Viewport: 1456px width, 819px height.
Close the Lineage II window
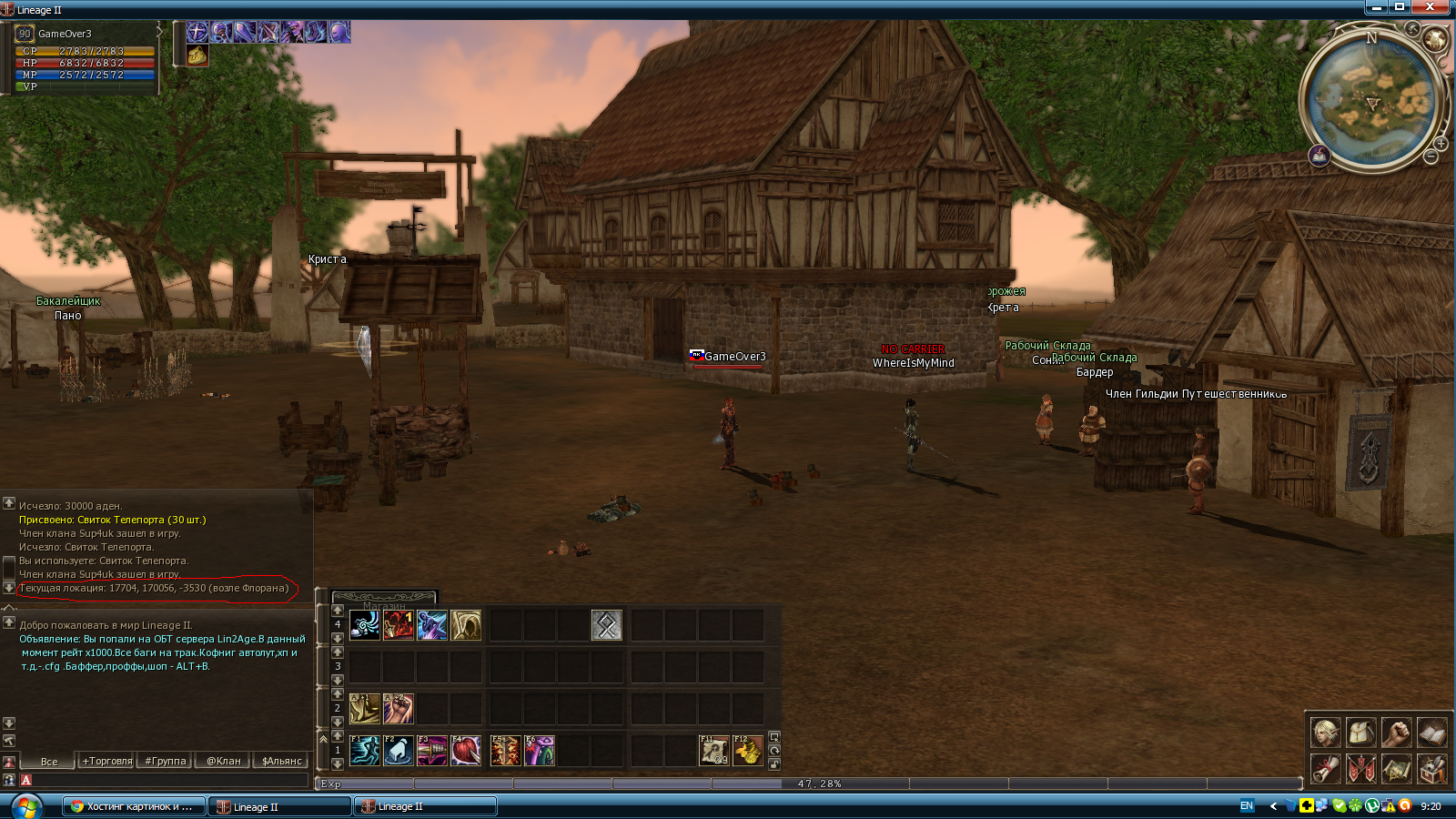[x=1430, y=7]
